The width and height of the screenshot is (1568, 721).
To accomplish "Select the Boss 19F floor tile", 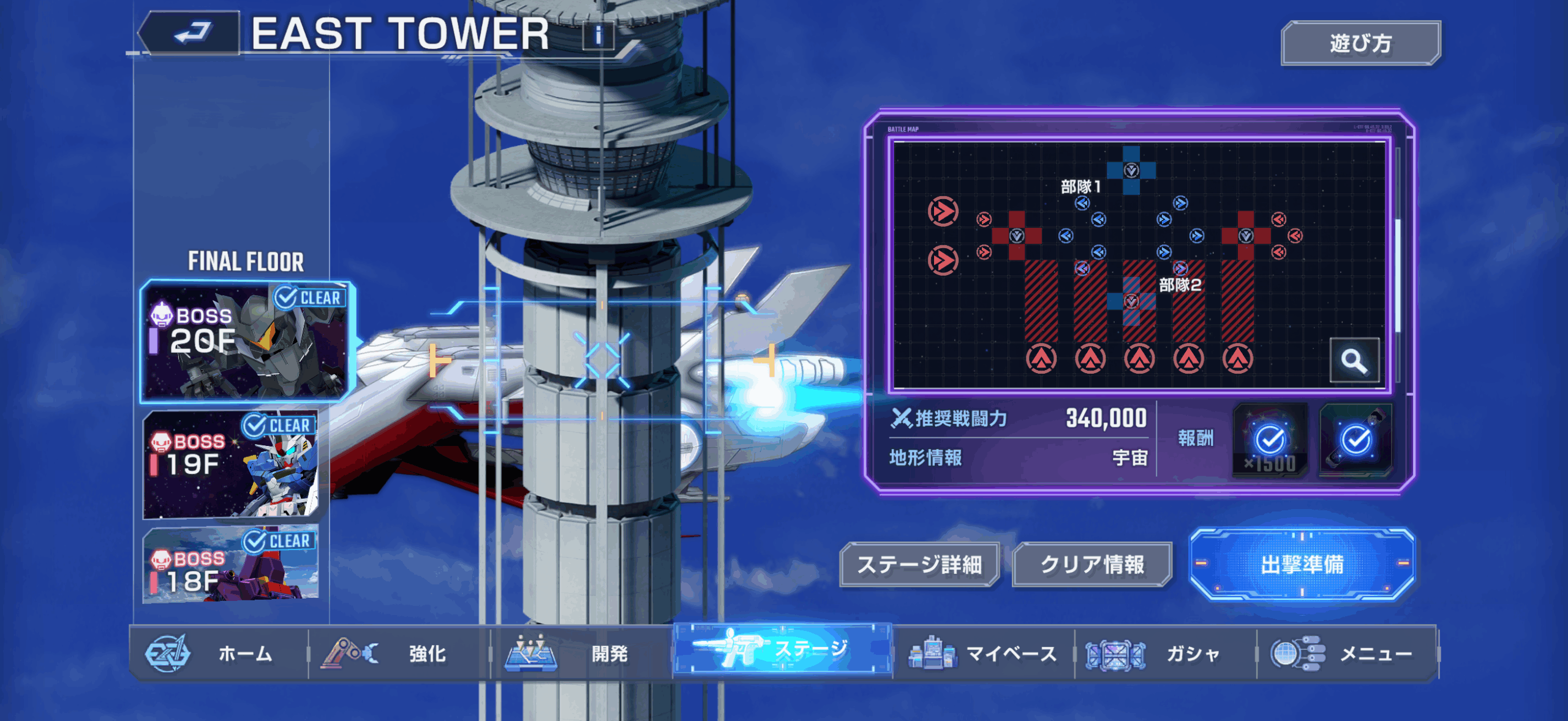I will [x=231, y=464].
